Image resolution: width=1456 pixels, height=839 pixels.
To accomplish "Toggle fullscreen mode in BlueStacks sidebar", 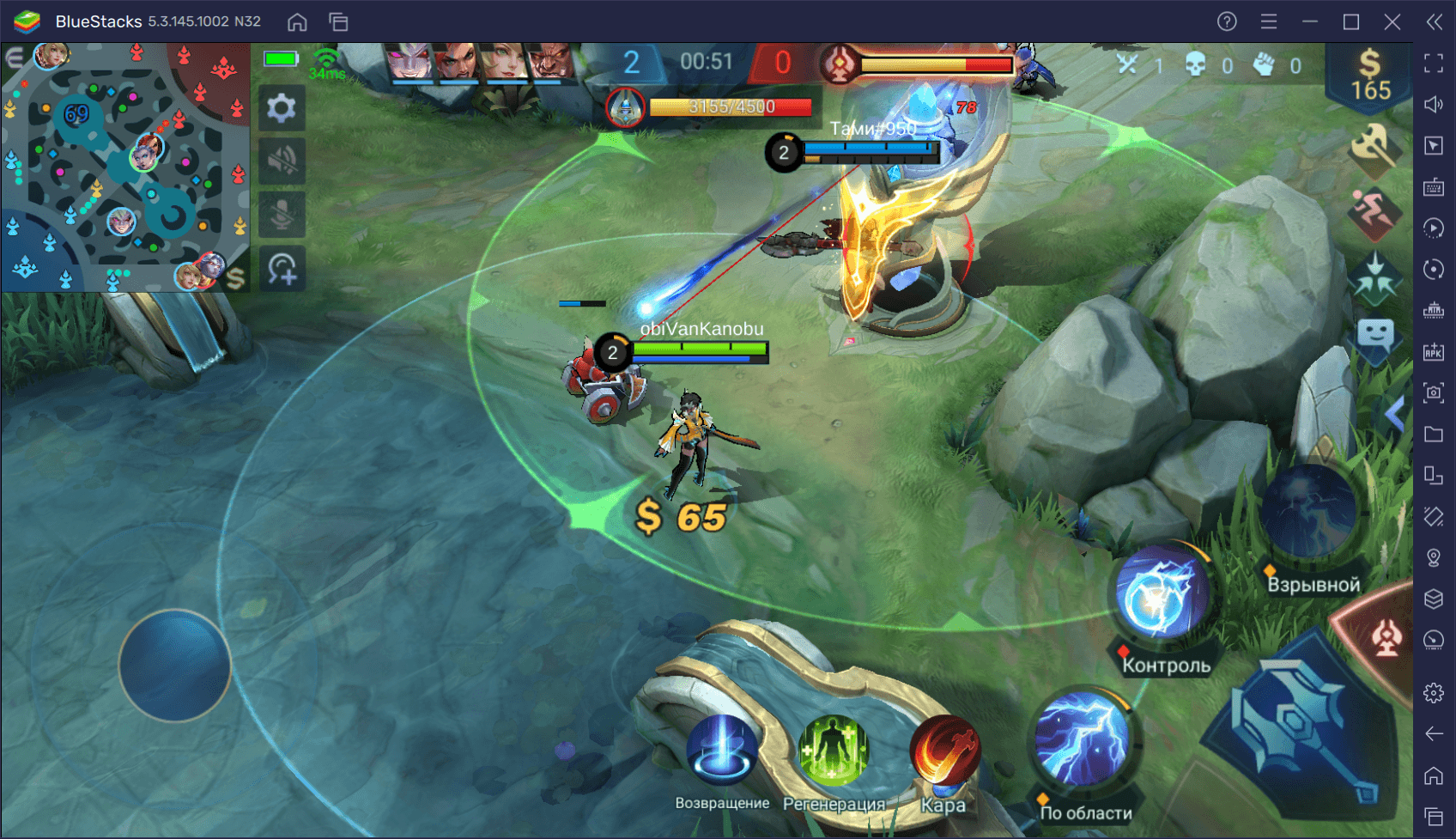I will click(x=1433, y=62).
